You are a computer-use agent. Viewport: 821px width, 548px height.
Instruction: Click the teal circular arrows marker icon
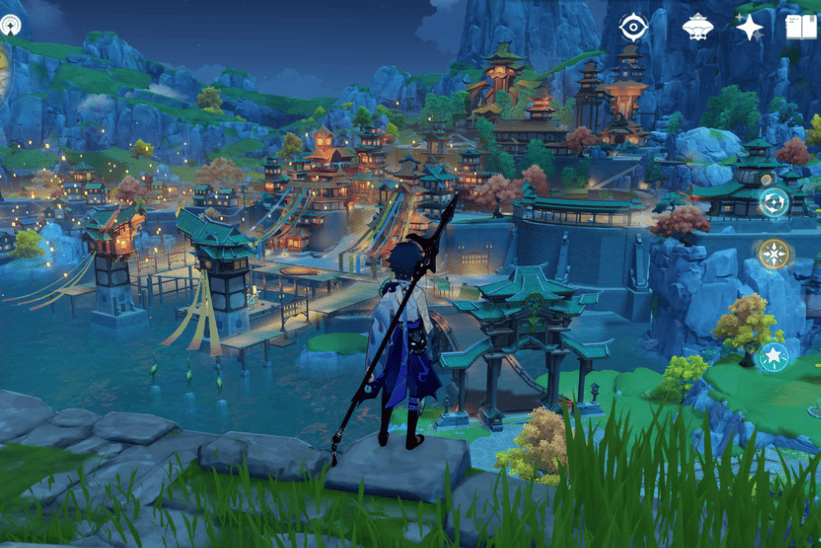(x=773, y=203)
